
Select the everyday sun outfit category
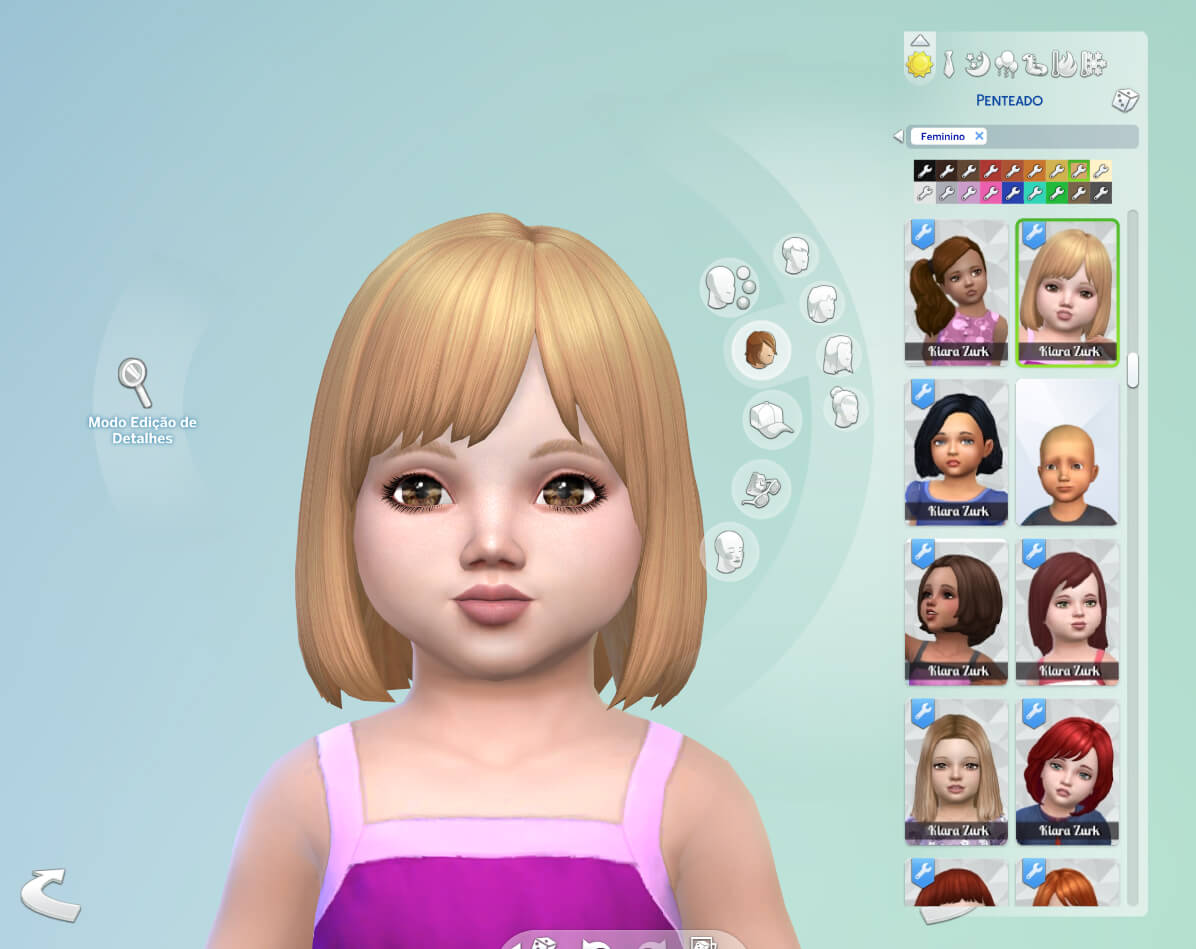[919, 65]
